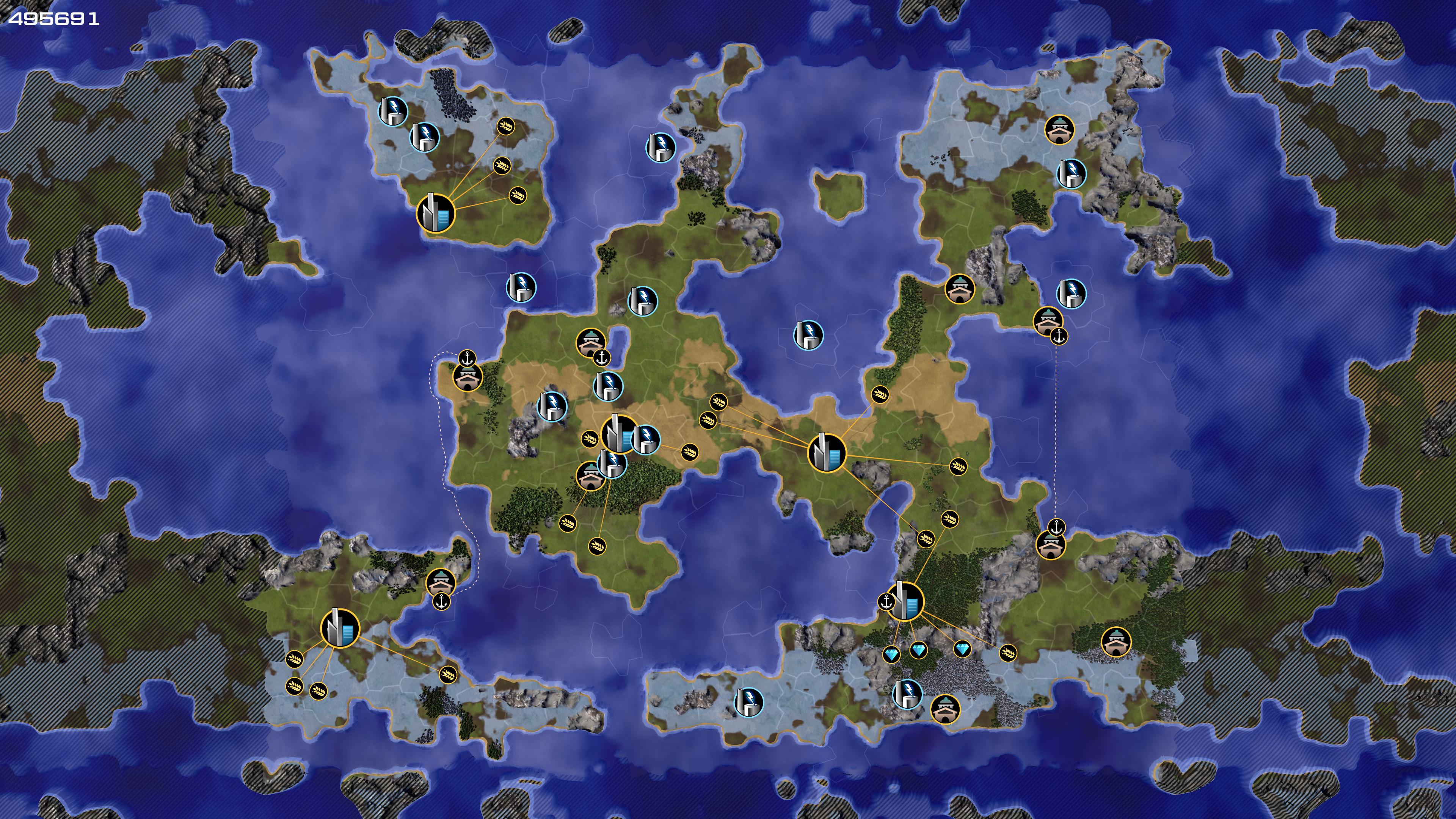Select the wheat icon beside the diamond resources

pos(1007,653)
